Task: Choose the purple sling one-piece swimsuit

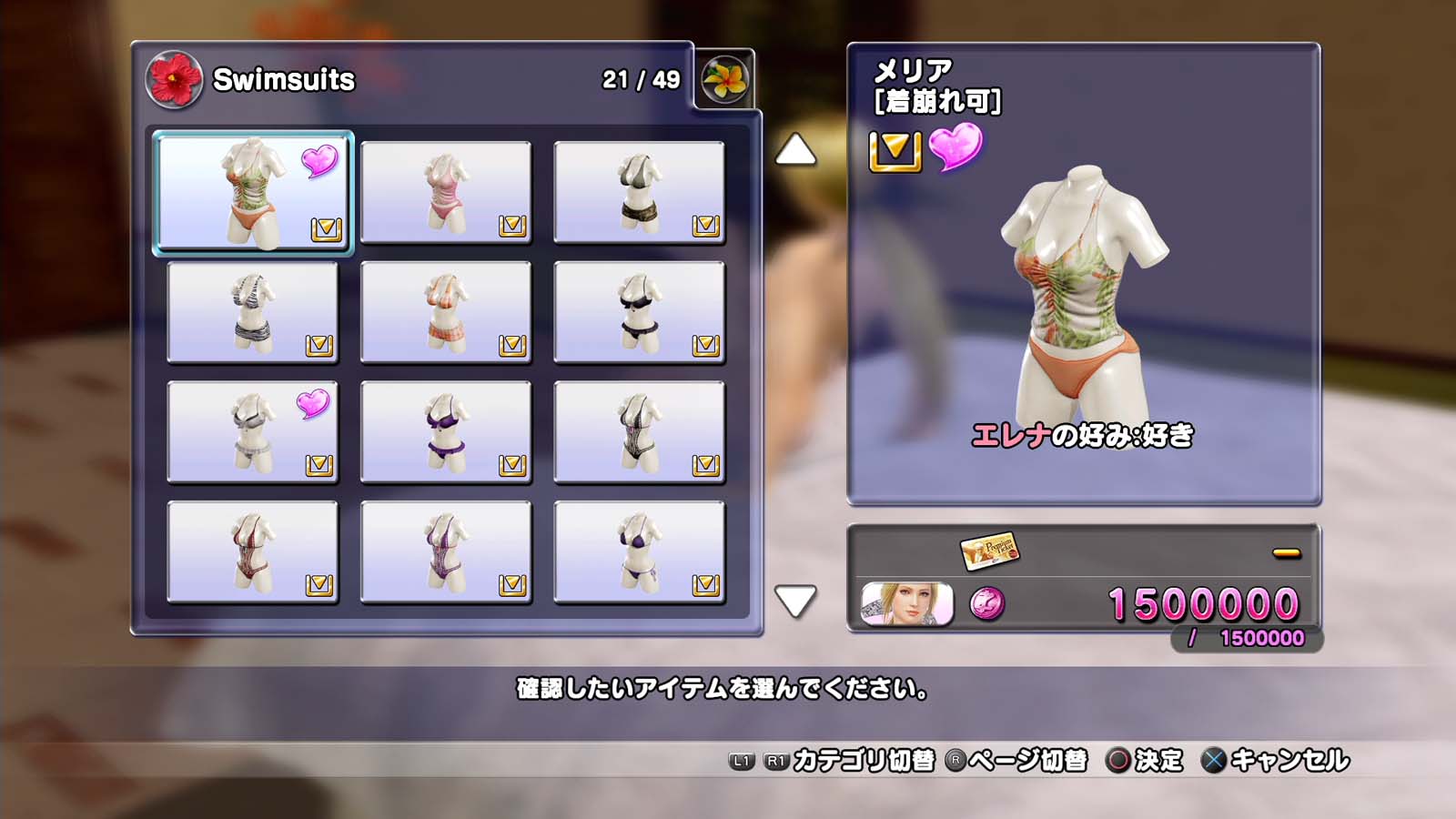Action: pos(446,552)
